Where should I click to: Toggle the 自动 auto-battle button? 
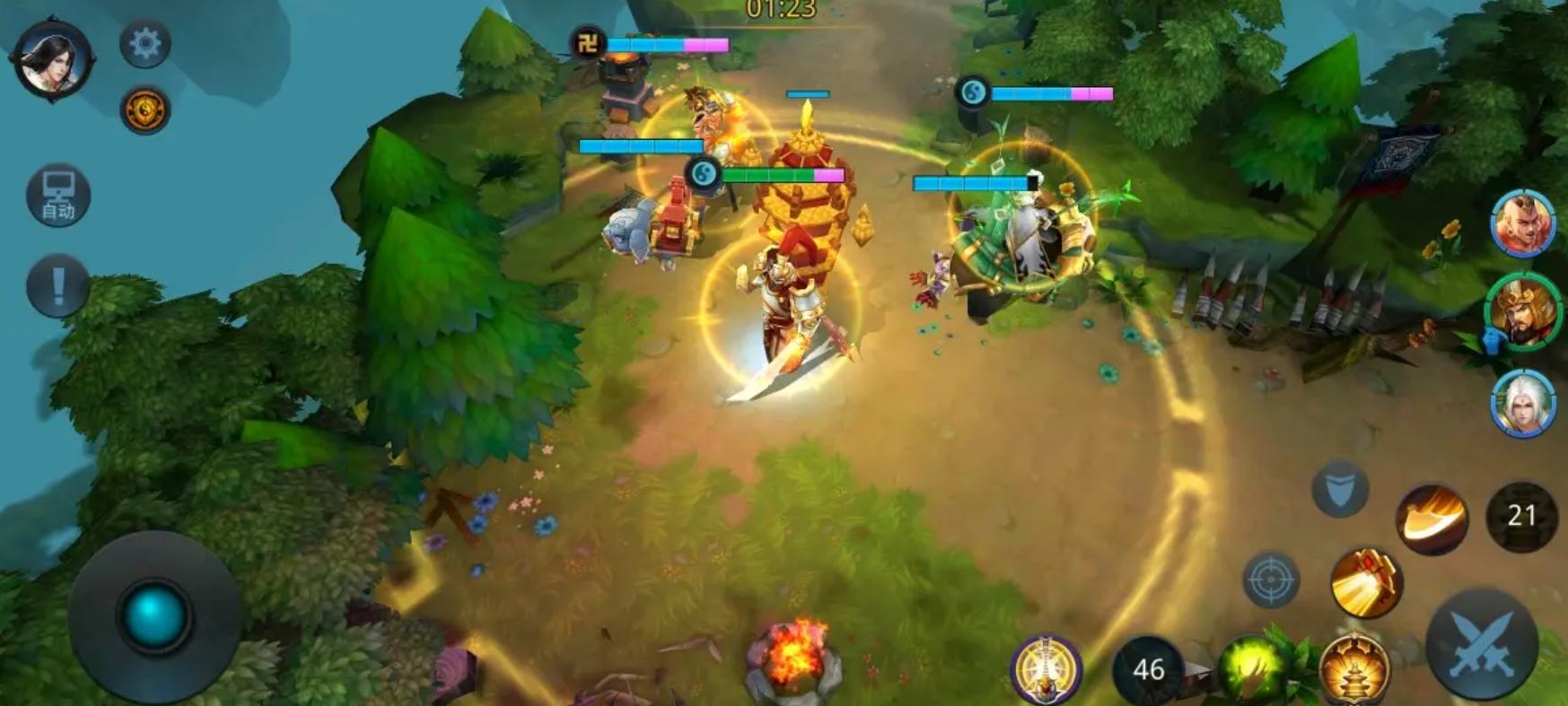point(58,196)
